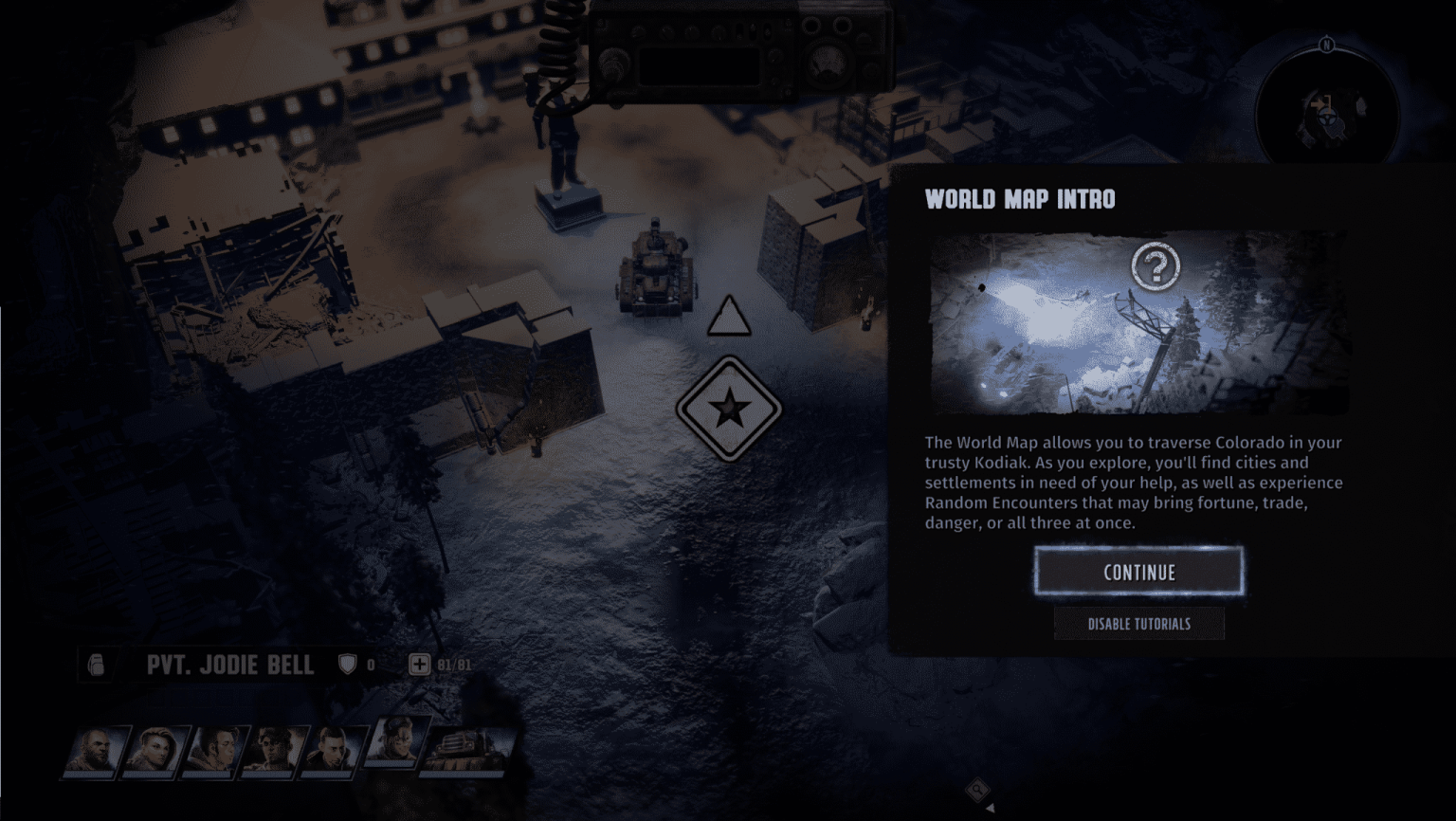
Task: Continue past the World Map Intro
Action: click(1138, 572)
